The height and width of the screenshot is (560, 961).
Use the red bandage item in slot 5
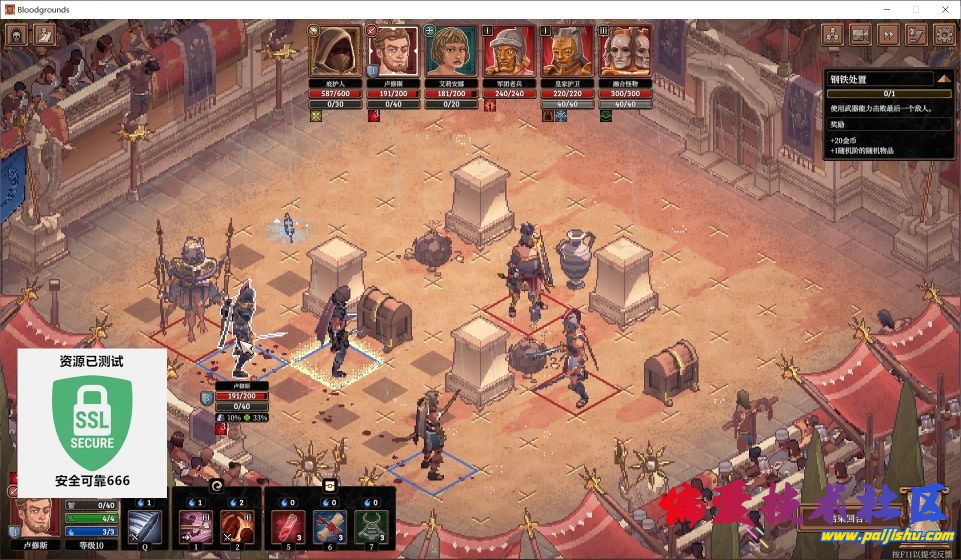click(287, 525)
